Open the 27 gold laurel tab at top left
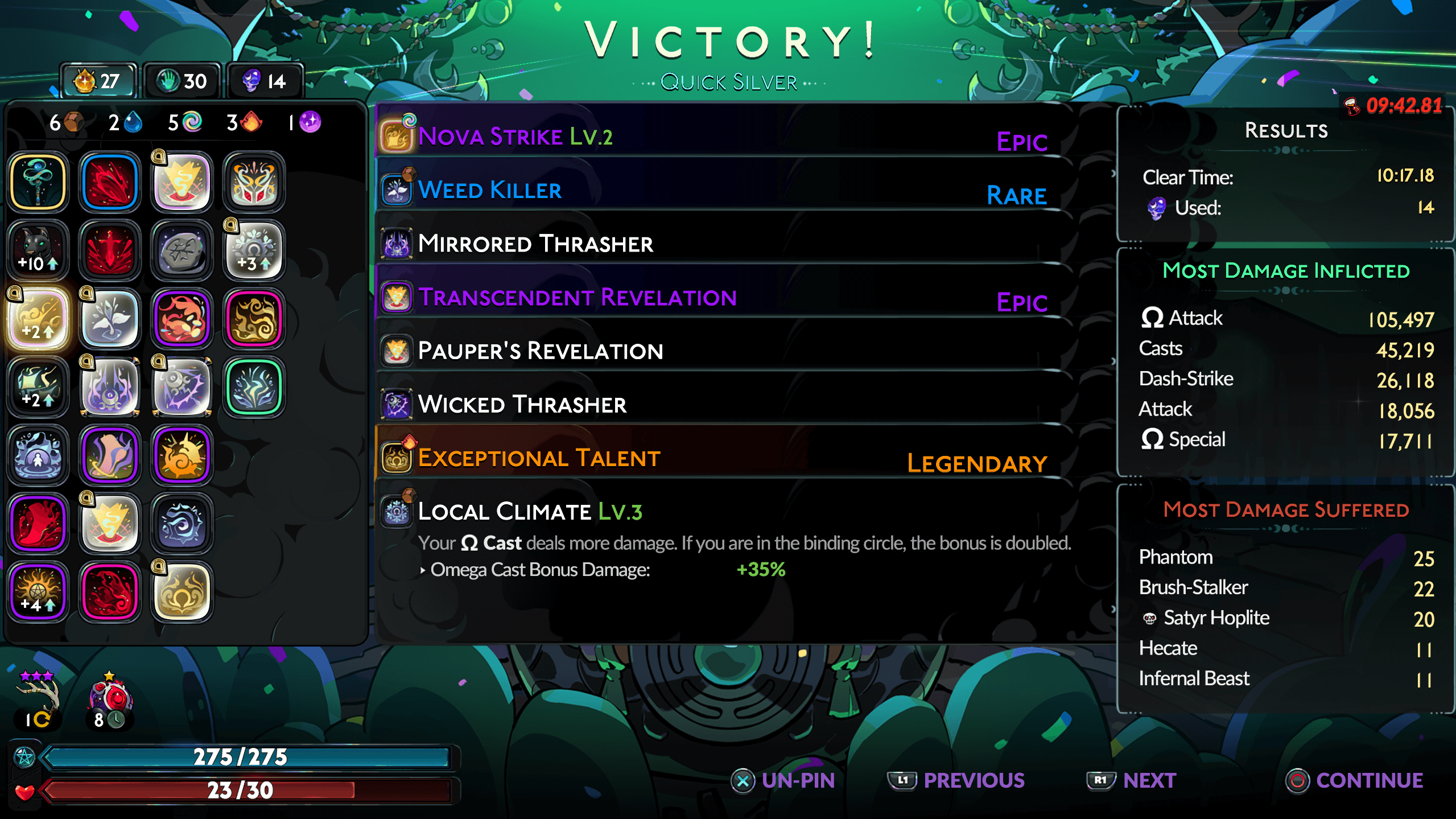Image resolution: width=1456 pixels, height=819 pixels. [97, 80]
